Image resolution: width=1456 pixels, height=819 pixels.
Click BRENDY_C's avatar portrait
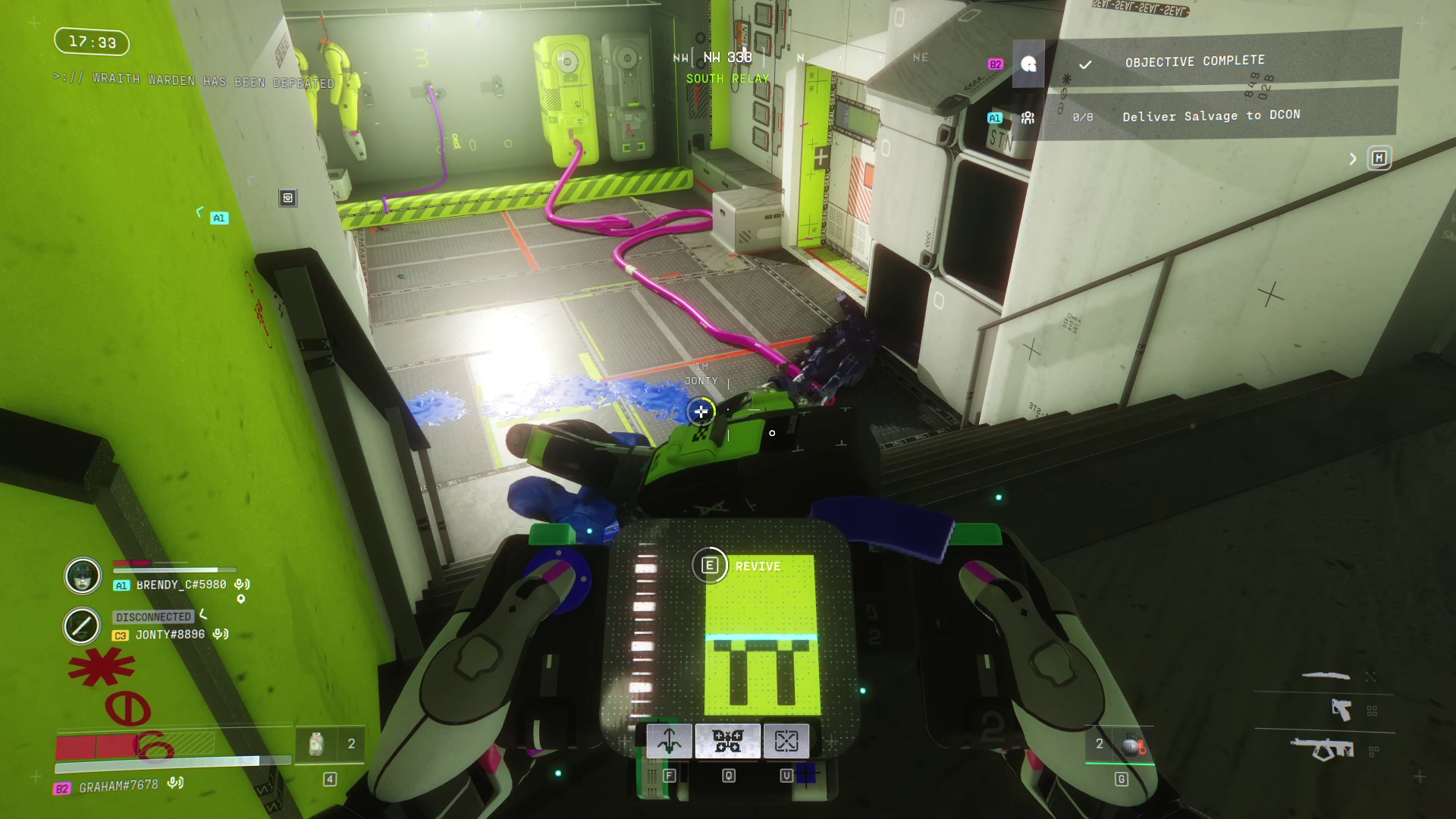click(x=83, y=576)
